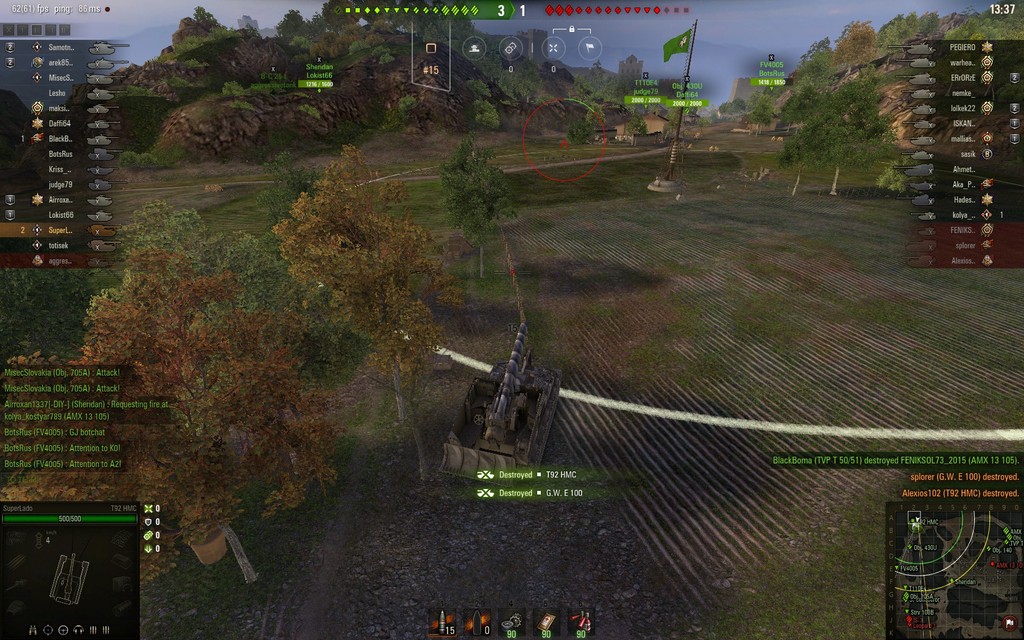
Task: Select judge79 in the allied roster
Action: click(60, 184)
